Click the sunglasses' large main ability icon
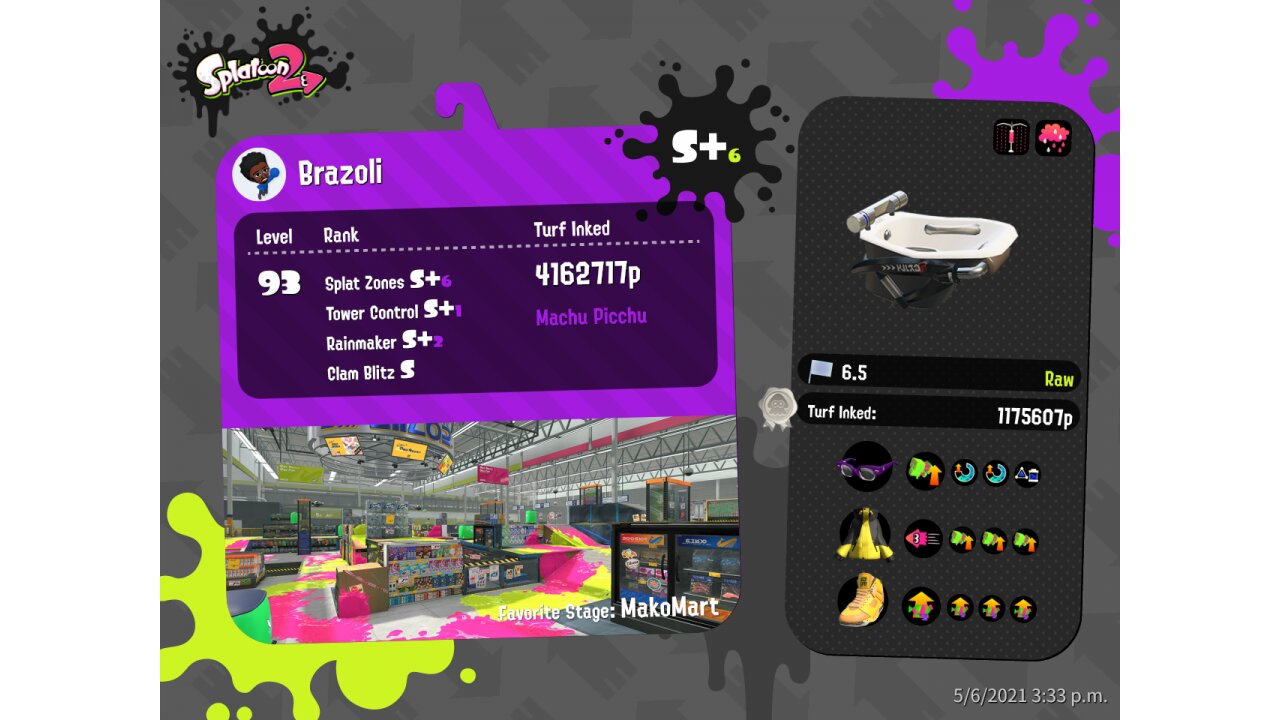This screenshot has height=720, width=1280. [x=925, y=470]
